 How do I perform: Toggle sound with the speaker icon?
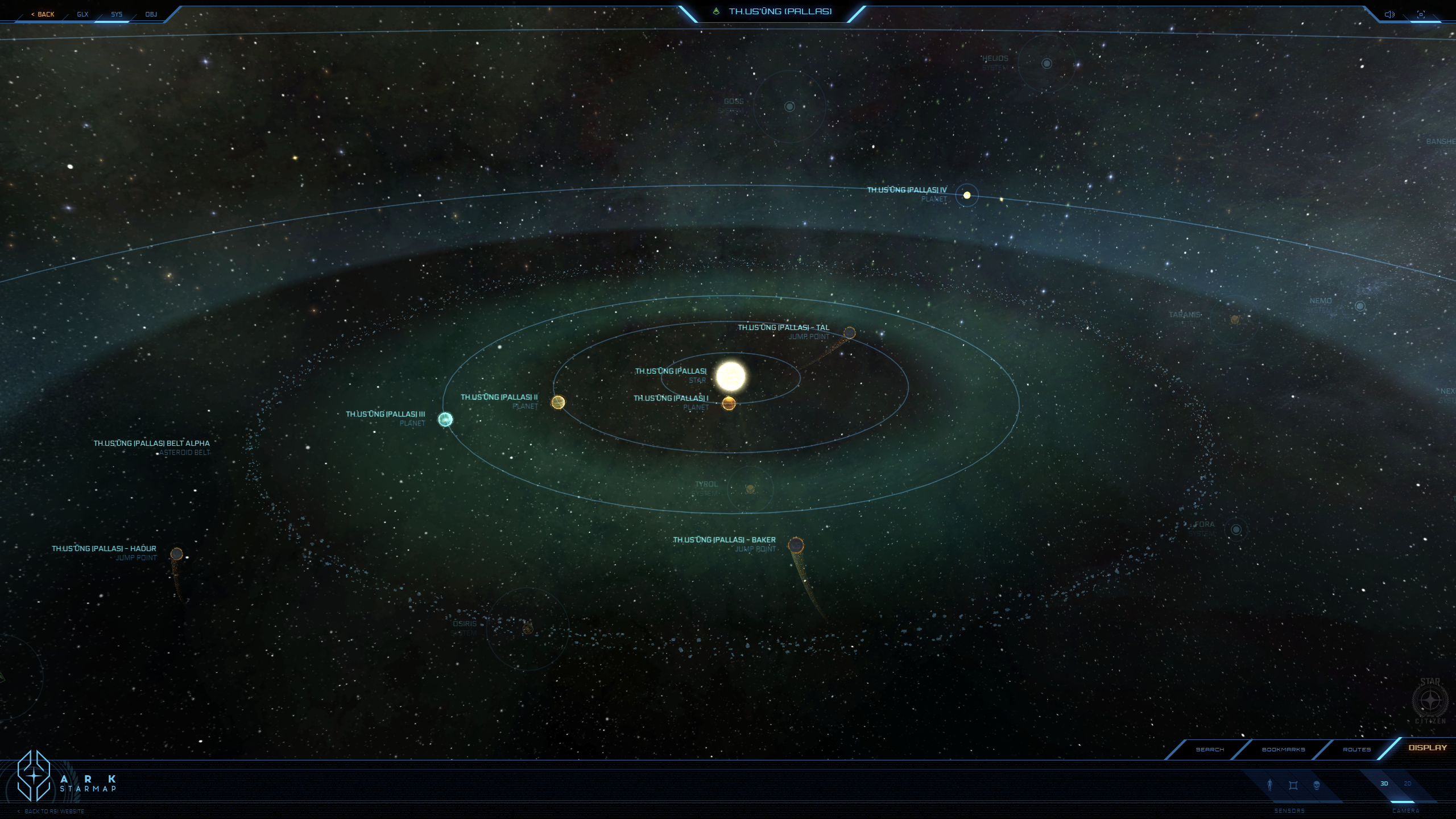point(1389,14)
